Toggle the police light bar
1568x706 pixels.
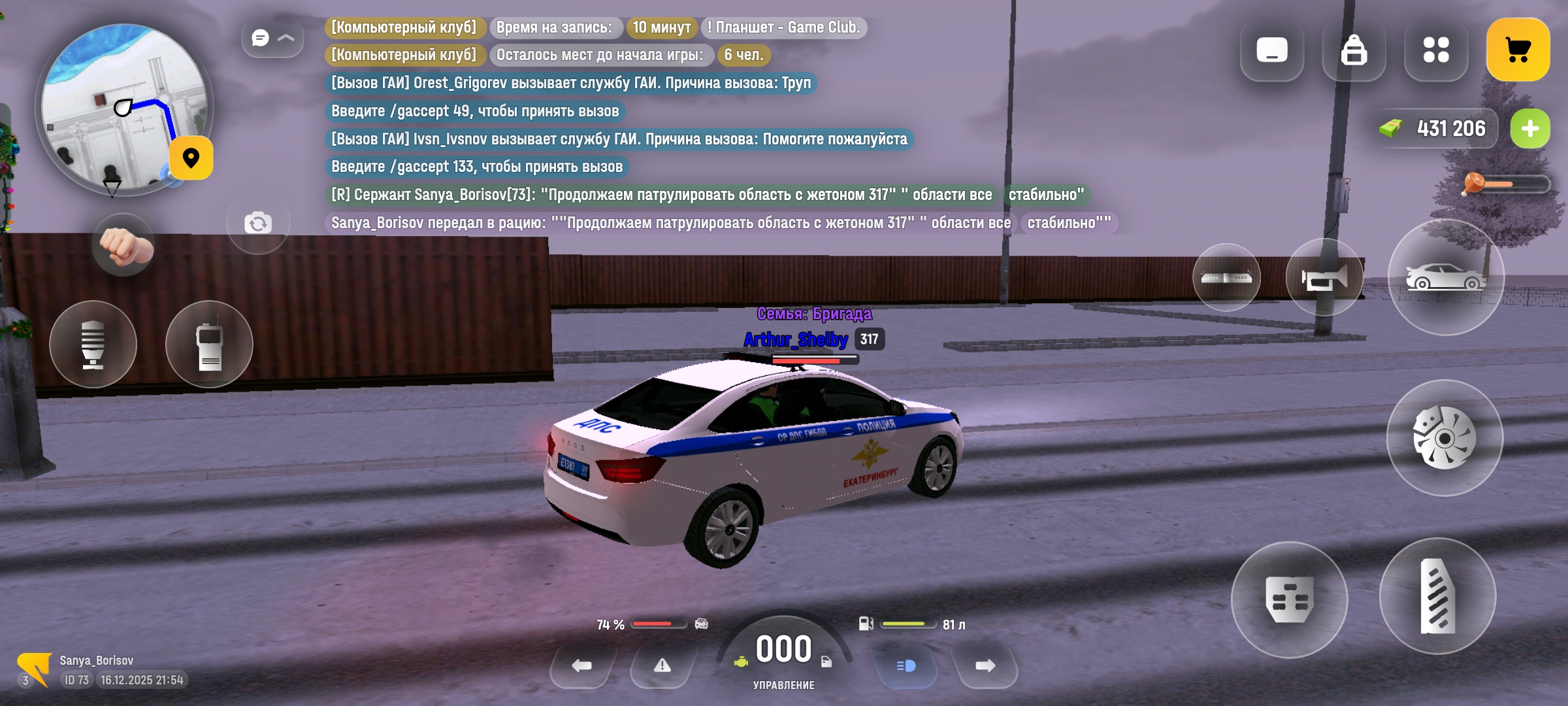pyautogui.click(x=1226, y=278)
